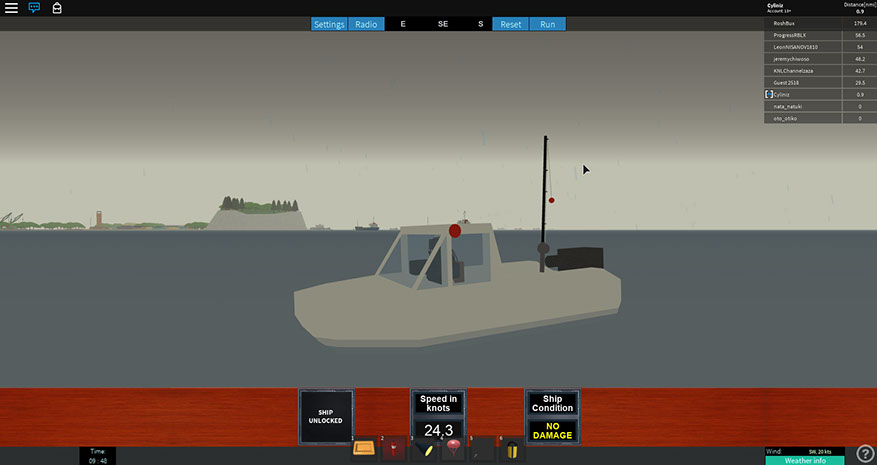Select the red parachute in slot 4

(x=454, y=448)
